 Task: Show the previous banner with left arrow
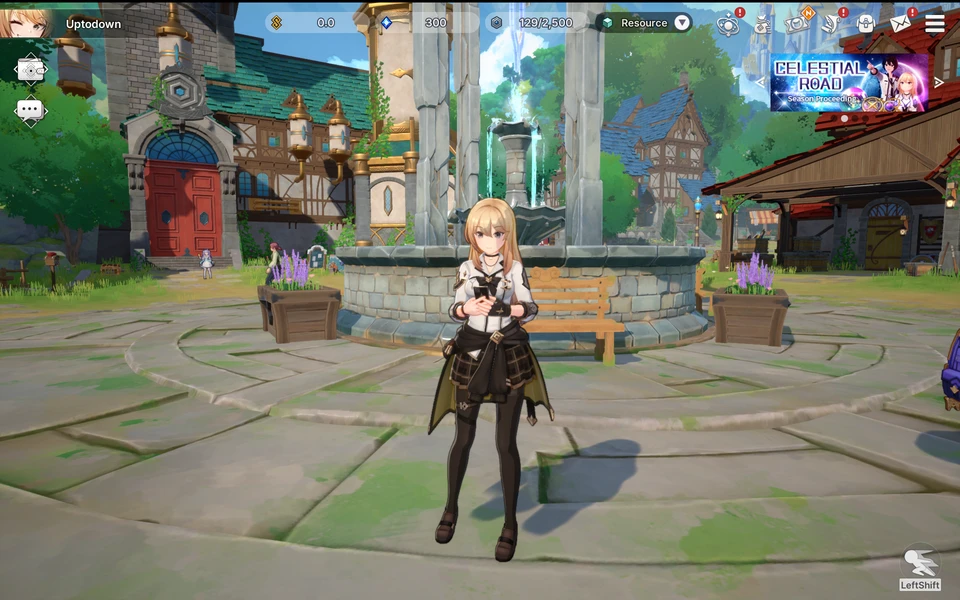(x=760, y=82)
